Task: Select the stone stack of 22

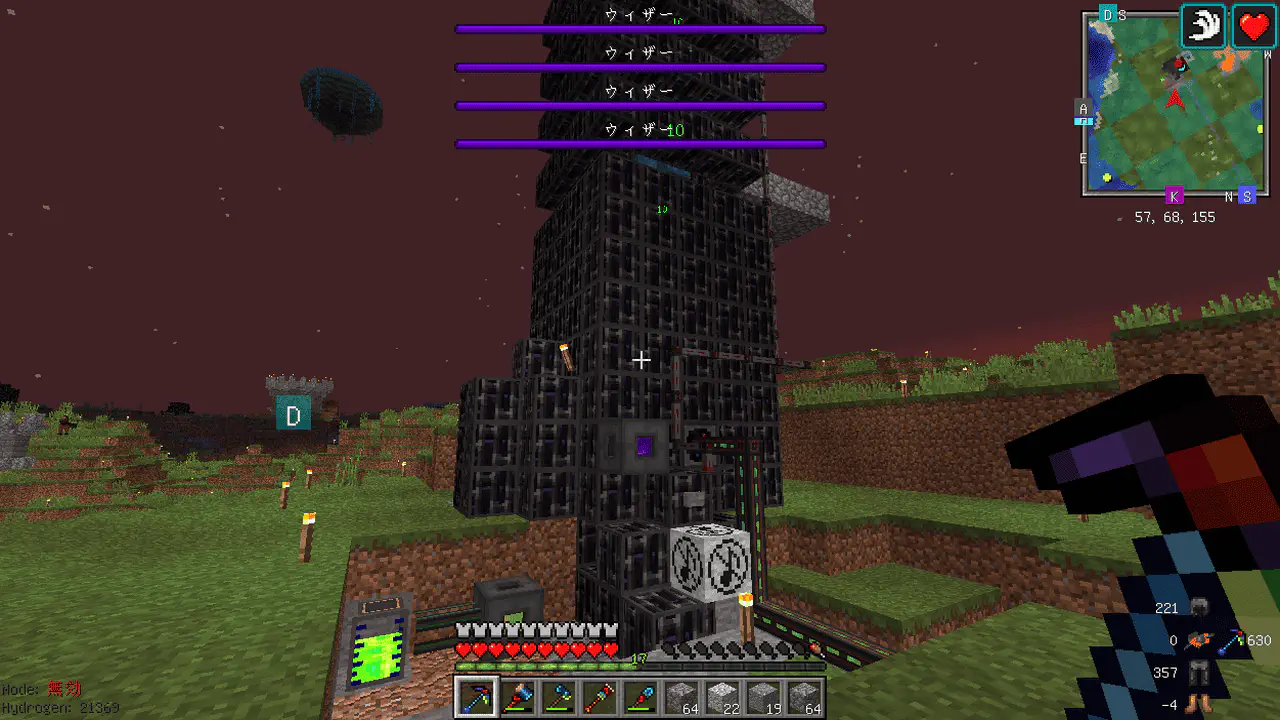Action: (723, 697)
